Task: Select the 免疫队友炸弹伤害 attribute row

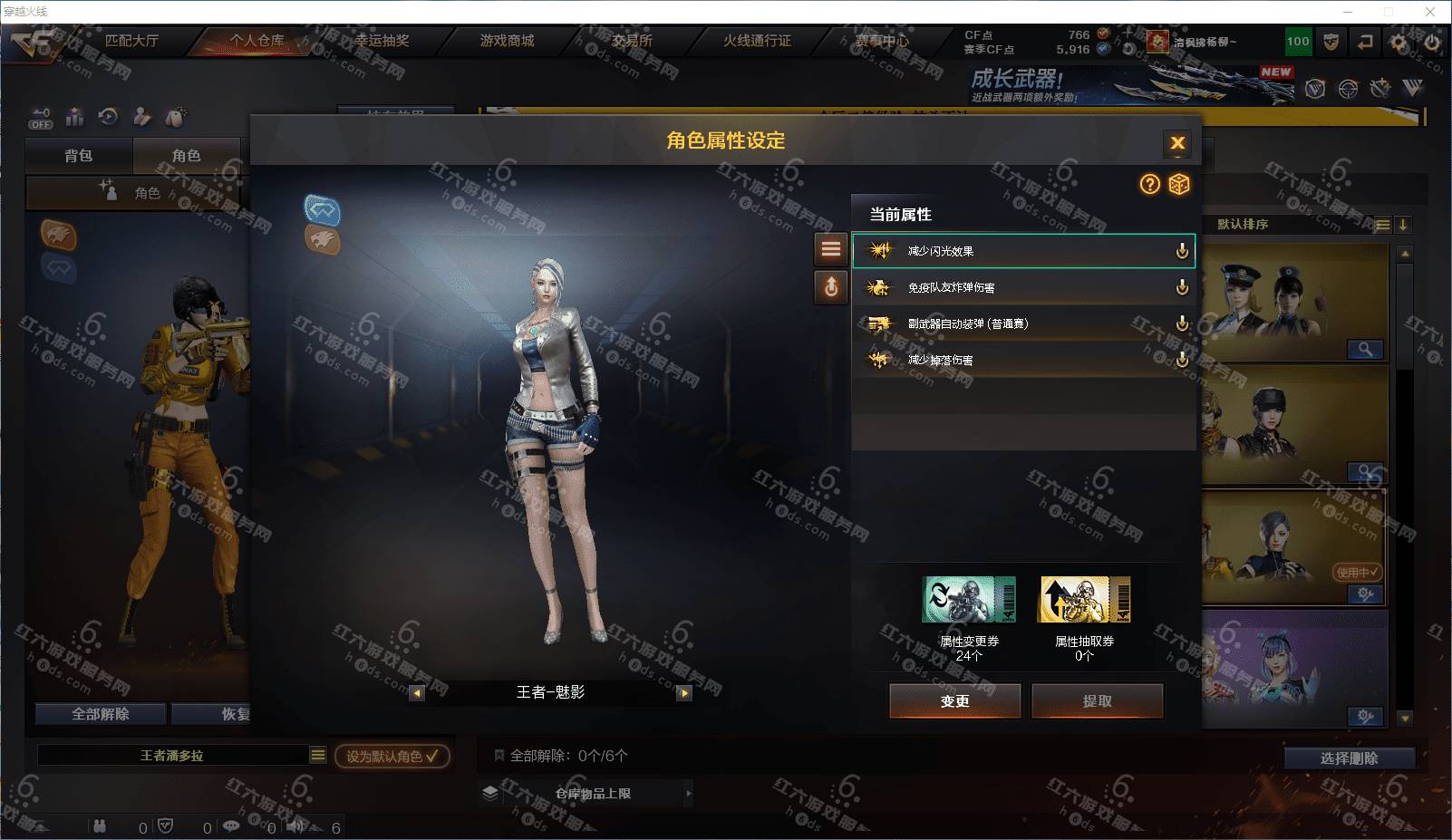Action: click(1022, 287)
